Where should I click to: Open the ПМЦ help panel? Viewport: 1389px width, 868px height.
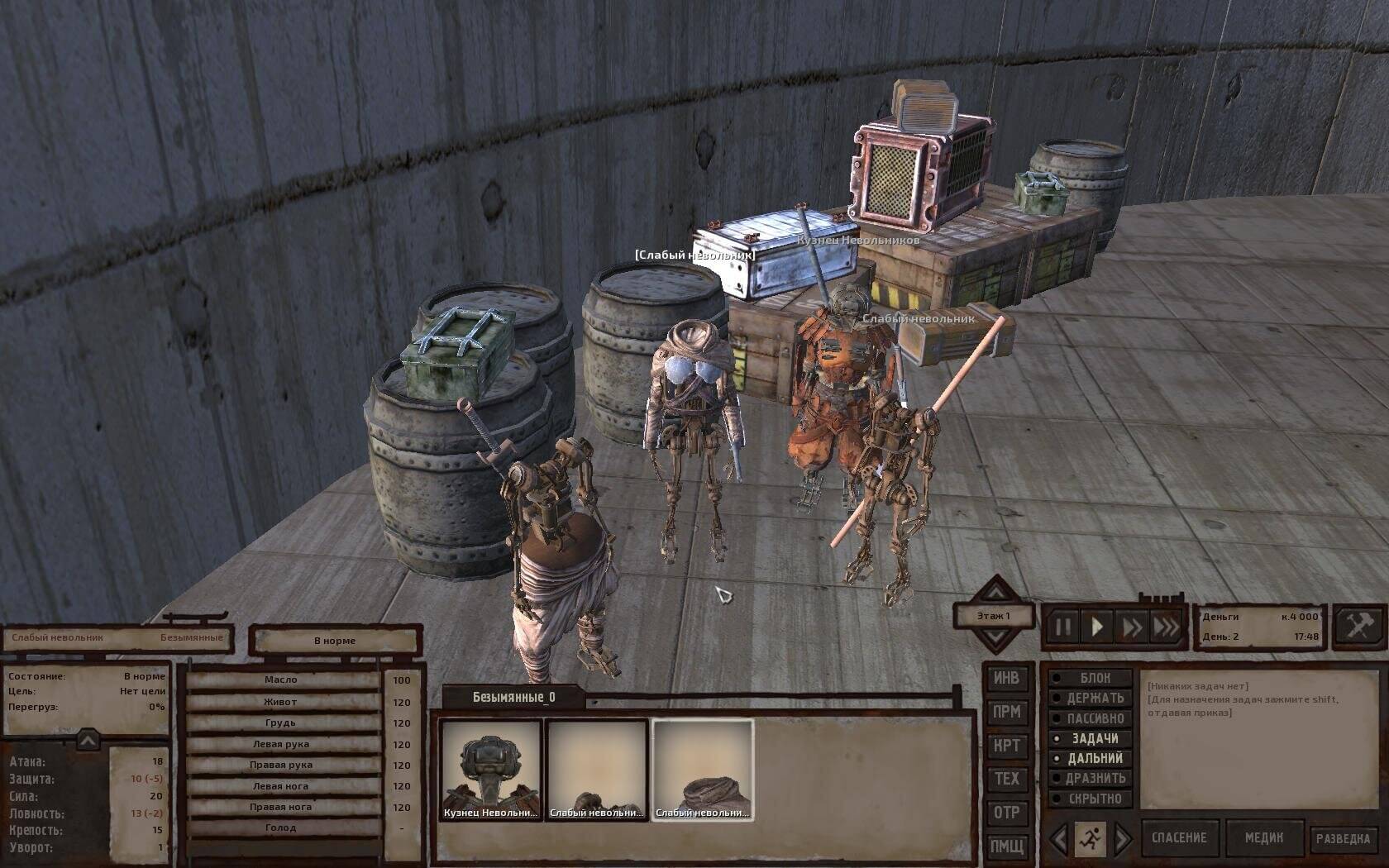click(x=1006, y=846)
